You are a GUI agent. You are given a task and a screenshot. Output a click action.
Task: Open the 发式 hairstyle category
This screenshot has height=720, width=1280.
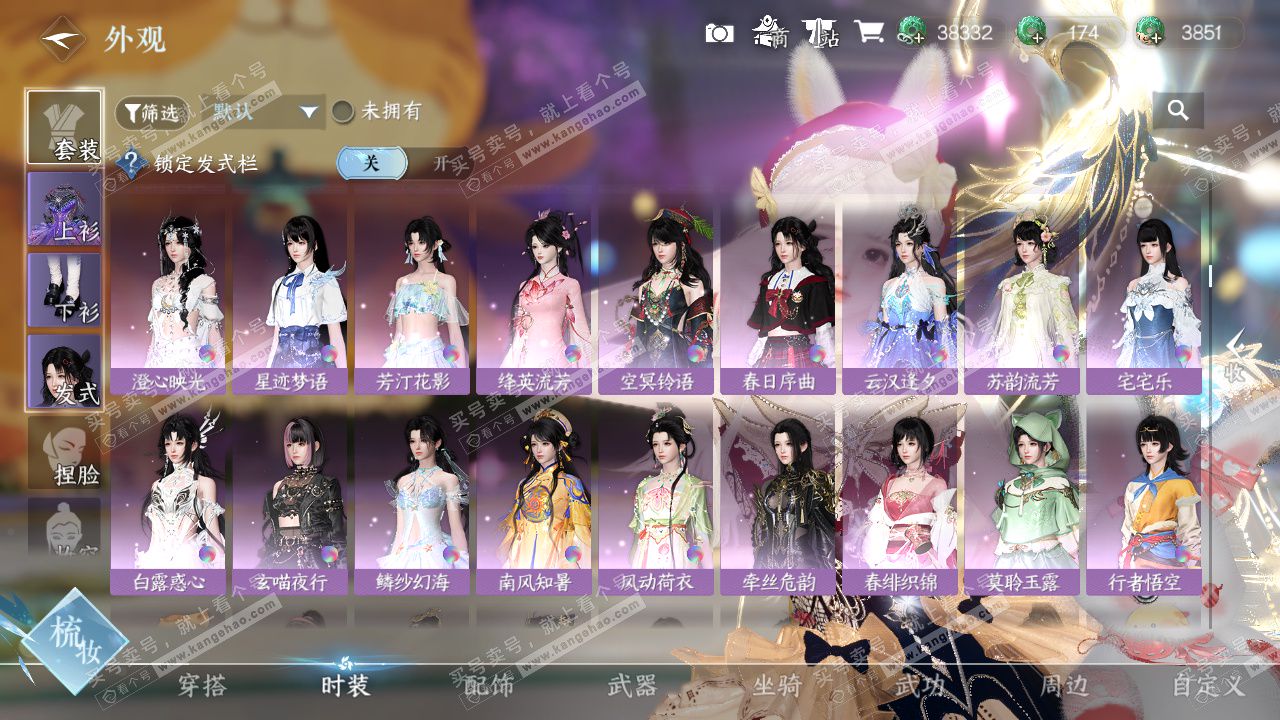[x=64, y=371]
